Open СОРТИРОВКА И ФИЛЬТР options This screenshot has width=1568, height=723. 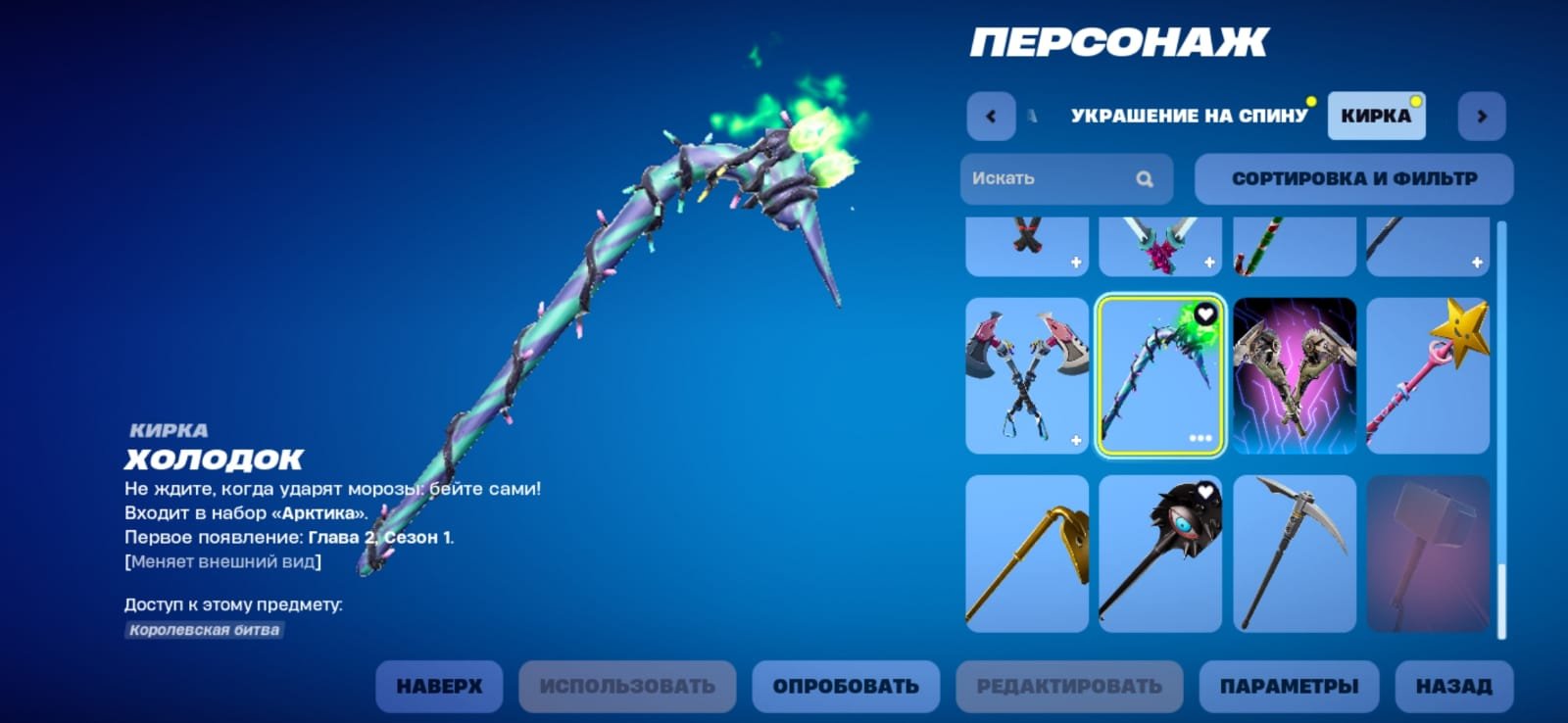pos(1354,178)
